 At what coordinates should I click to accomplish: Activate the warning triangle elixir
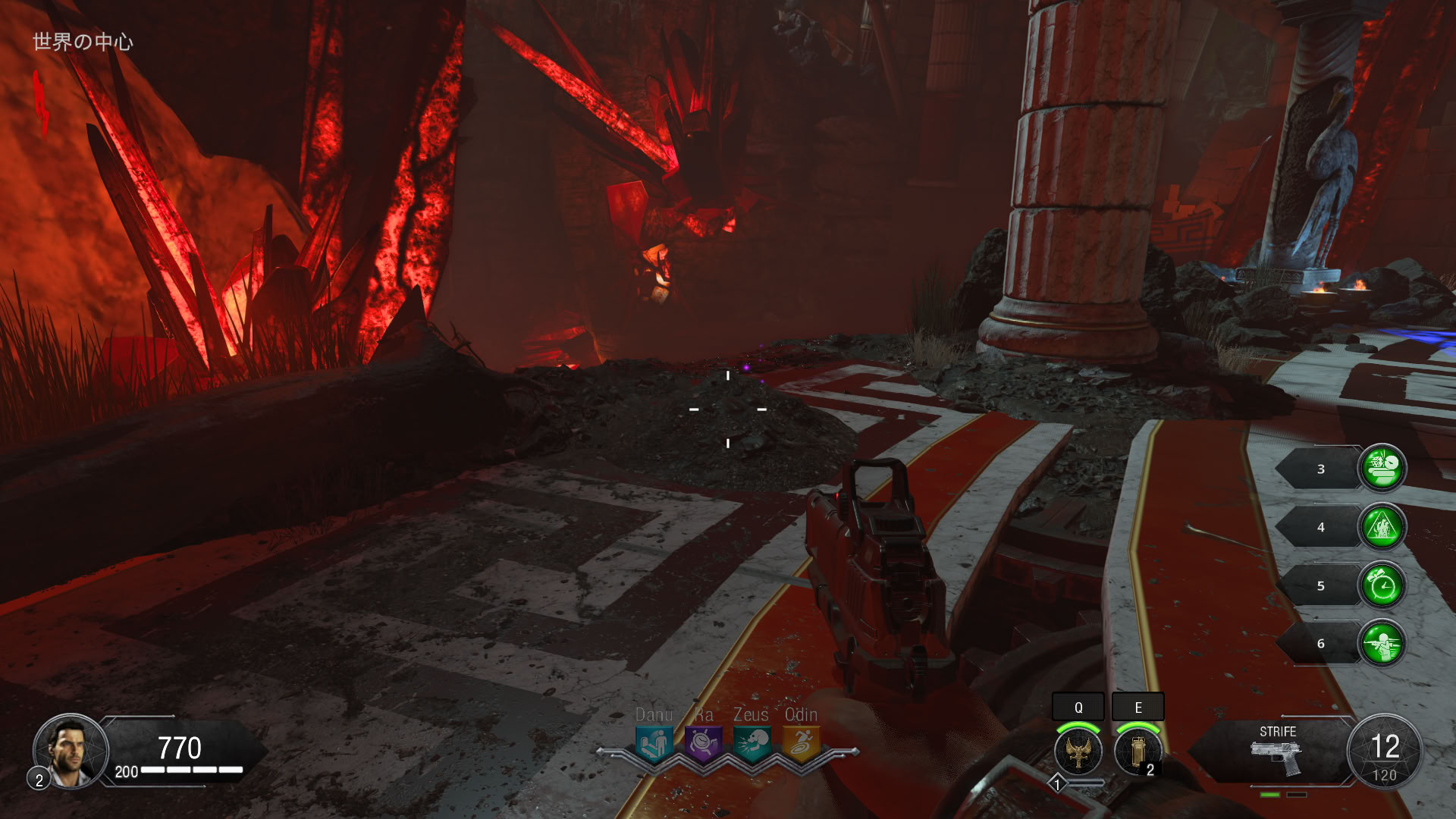tap(1382, 527)
